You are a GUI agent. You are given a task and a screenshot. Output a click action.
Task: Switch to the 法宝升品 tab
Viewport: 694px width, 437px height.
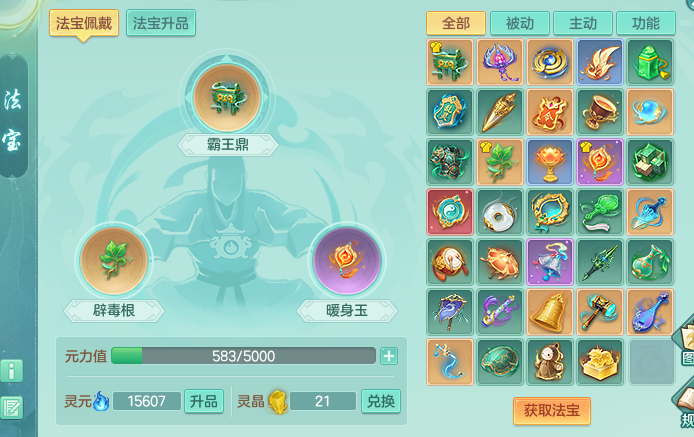pos(160,23)
